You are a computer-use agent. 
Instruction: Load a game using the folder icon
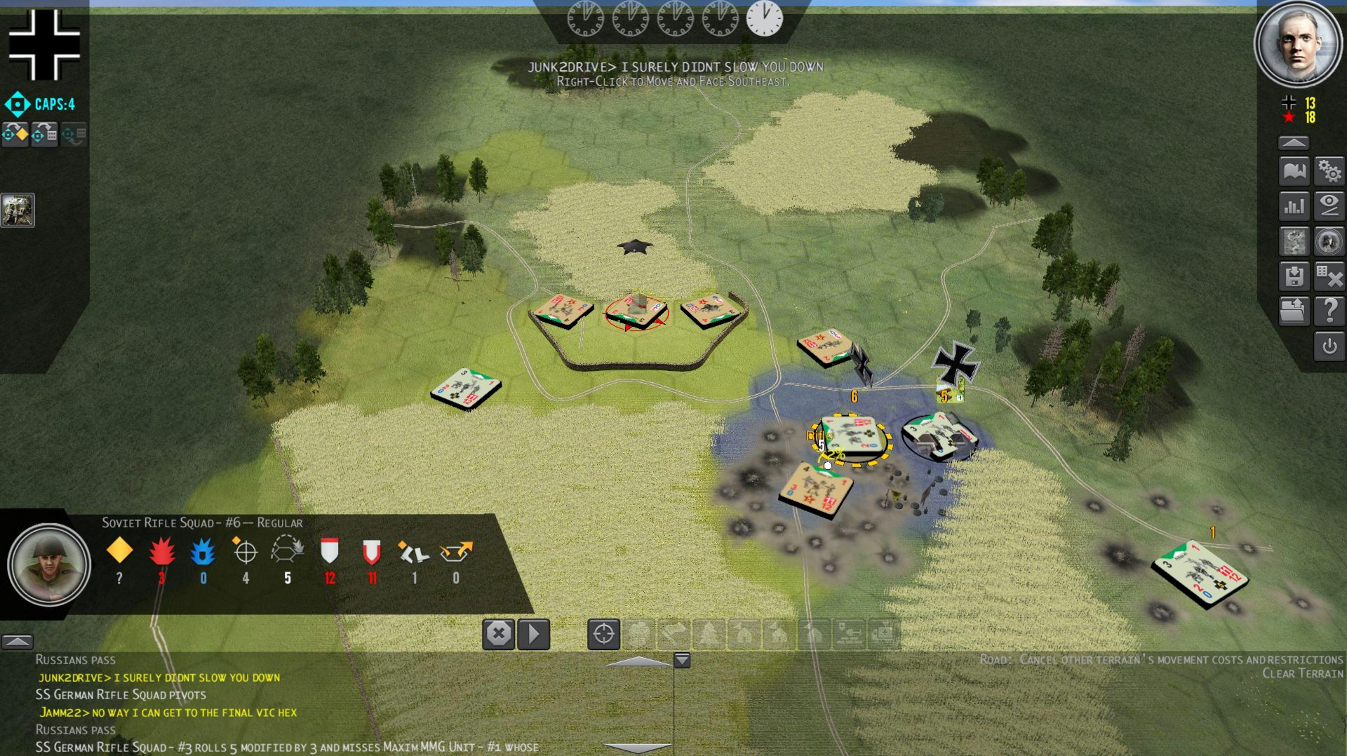click(1293, 310)
